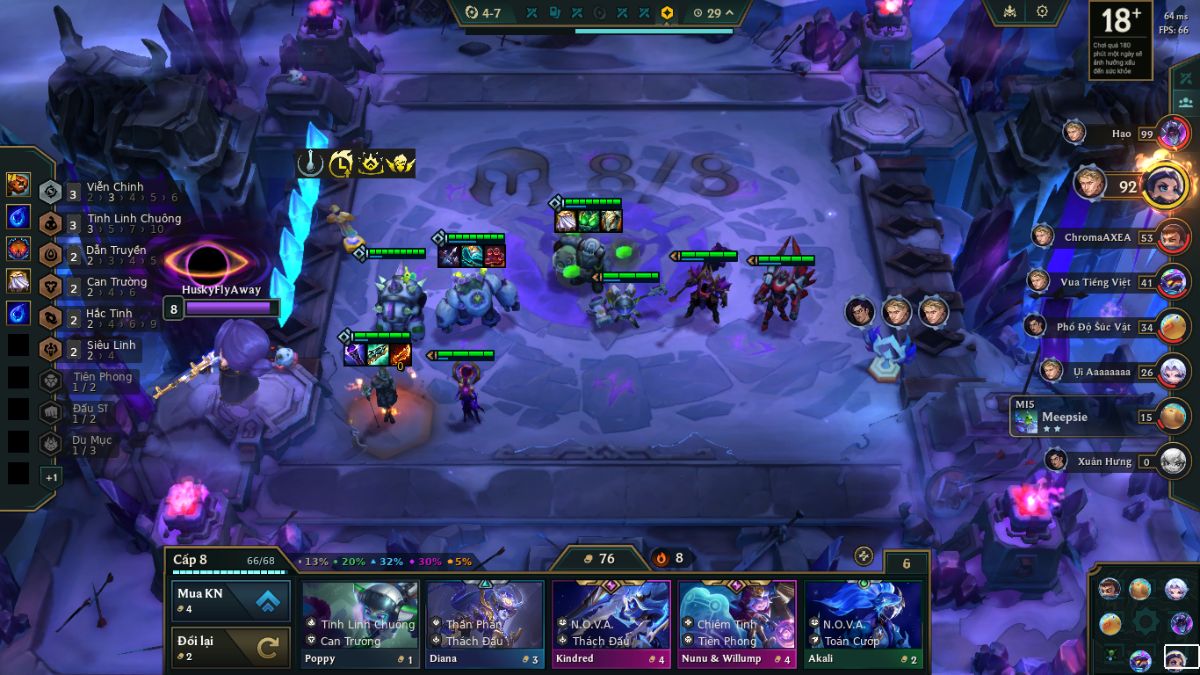The width and height of the screenshot is (1200, 675).
Task: Buy XP with the Mua KN button
Action: pyautogui.click(x=231, y=601)
